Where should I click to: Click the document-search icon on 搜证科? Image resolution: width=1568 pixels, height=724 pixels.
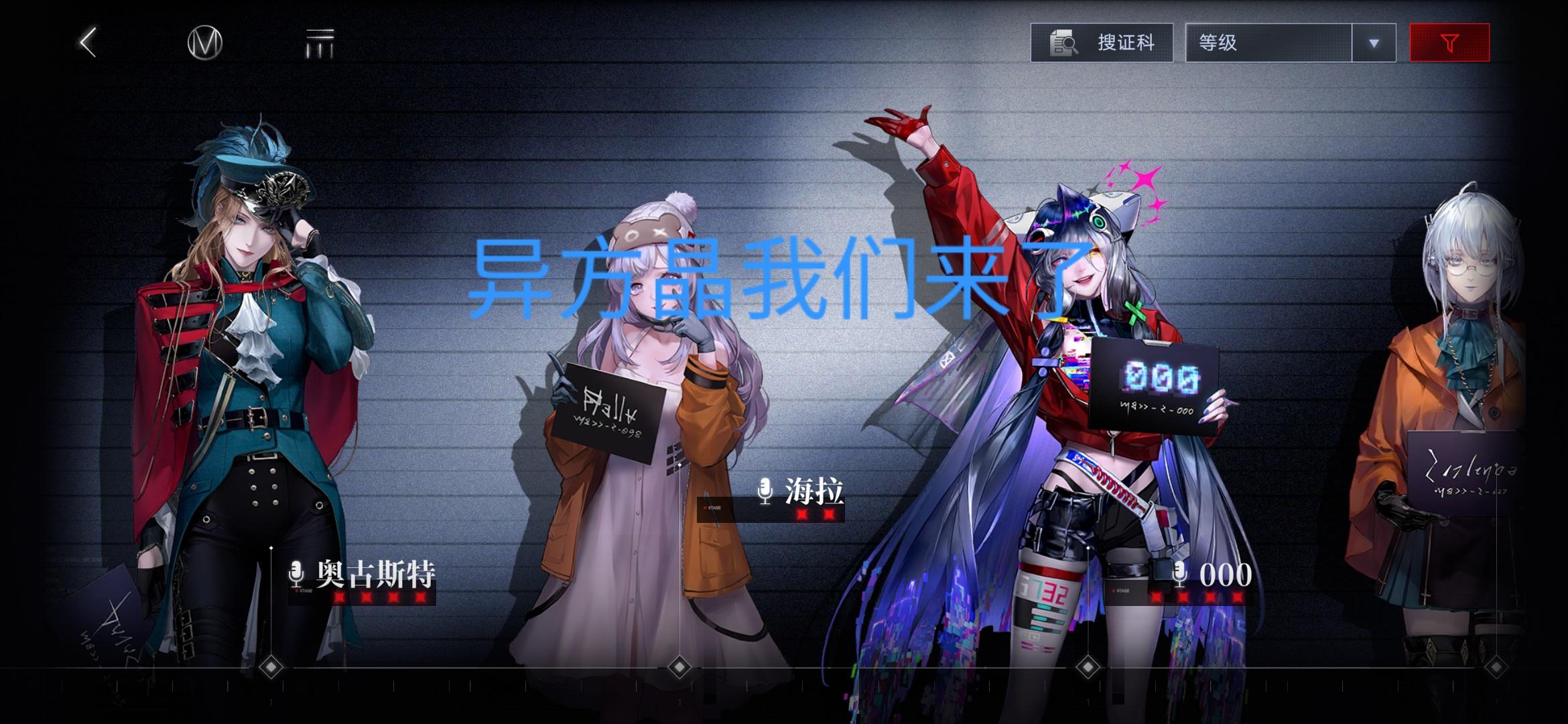click(1063, 42)
